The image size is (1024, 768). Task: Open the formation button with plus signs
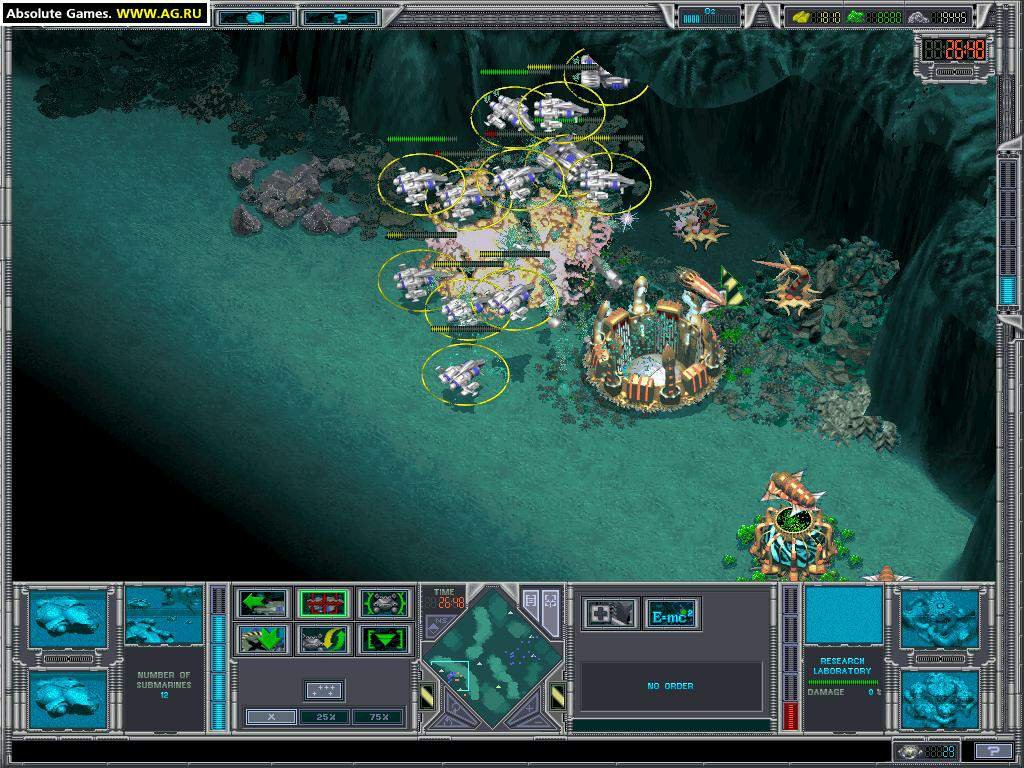click(x=324, y=690)
